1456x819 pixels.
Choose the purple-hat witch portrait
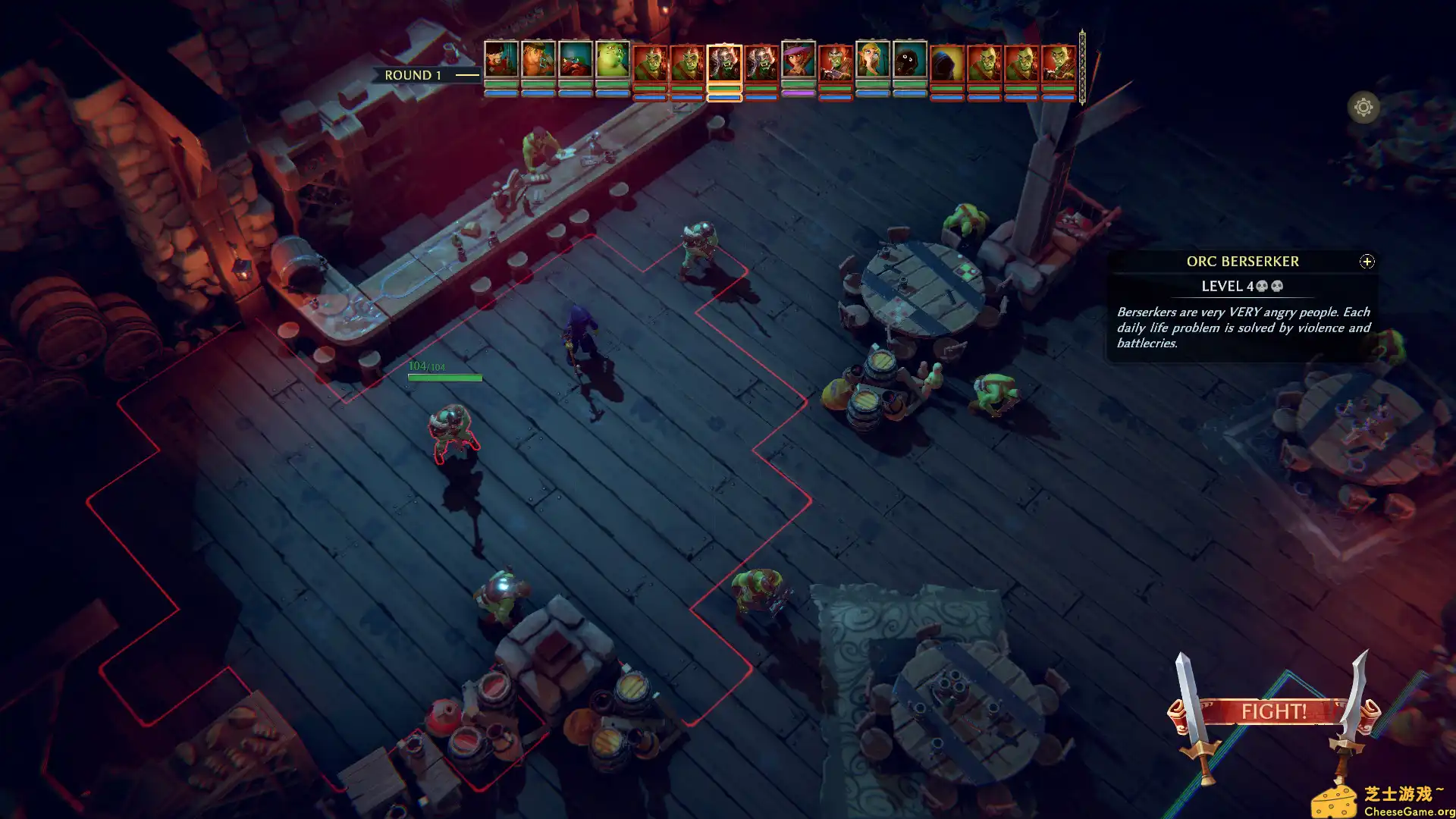[799, 60]
